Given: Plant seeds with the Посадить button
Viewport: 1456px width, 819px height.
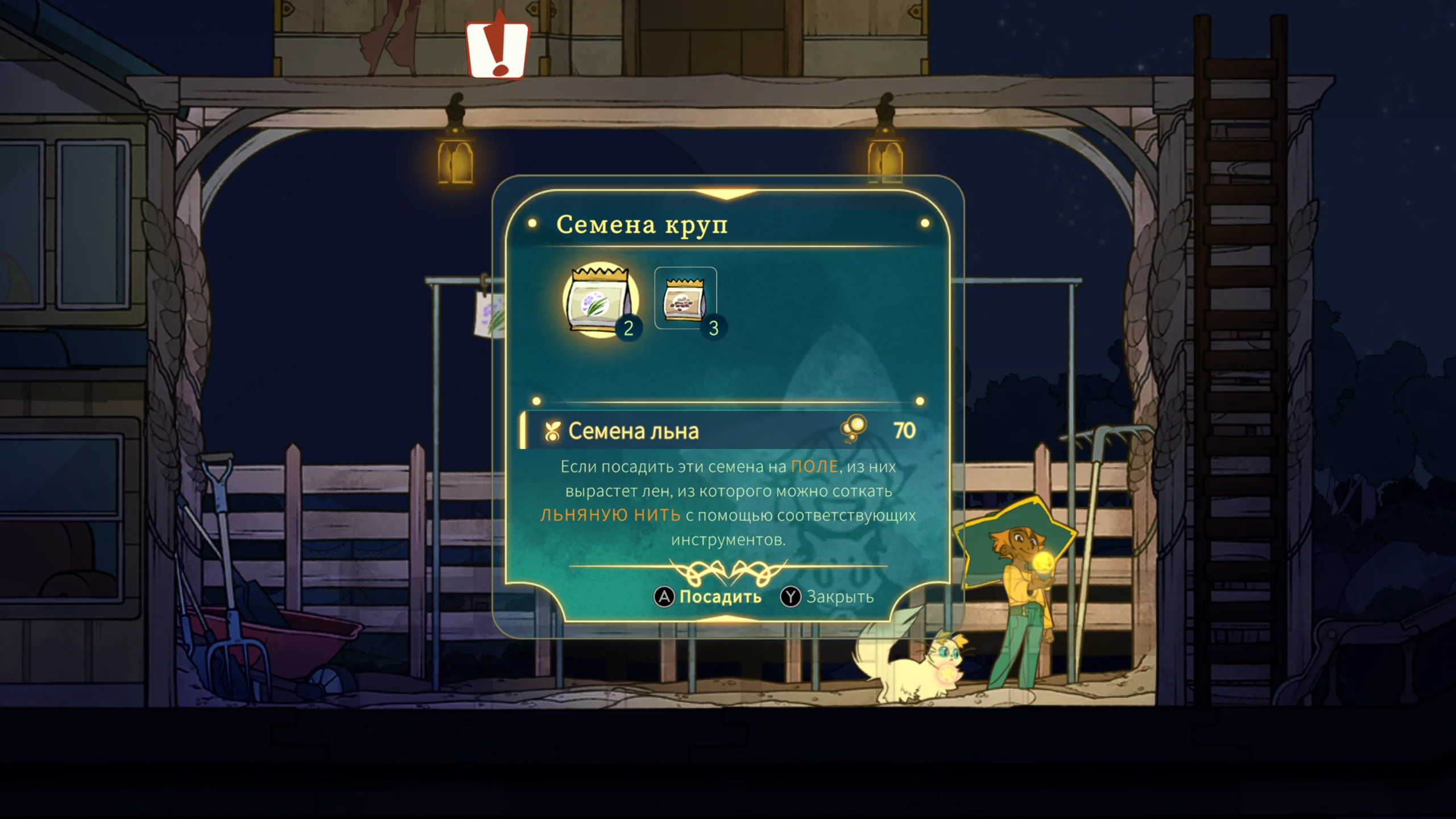Looking at the screenshot, I should pos(709,597).
